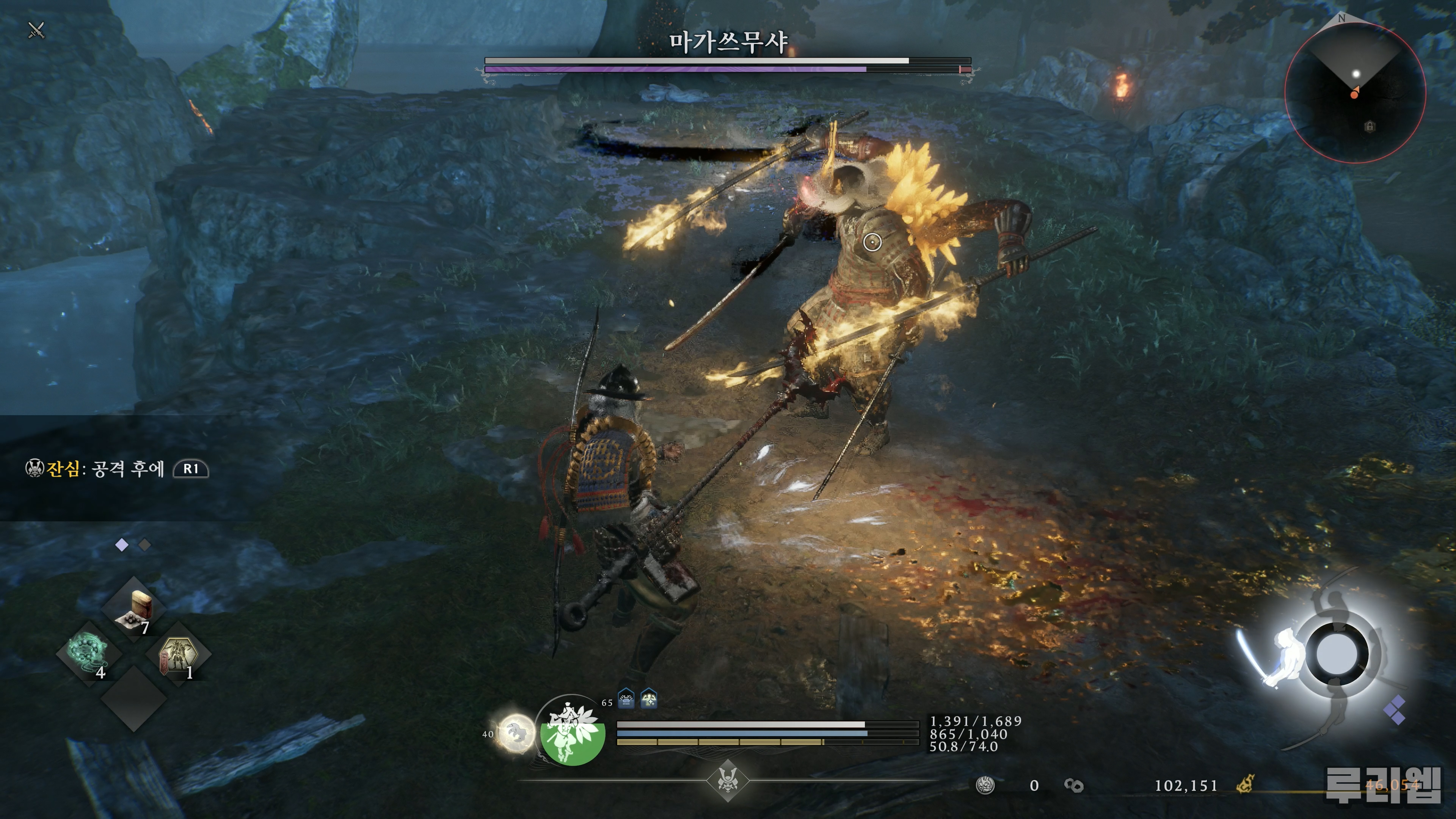1456x819 pixels.
Task: Click the lock-on reticle on the enemy
Action: point(872,243)
